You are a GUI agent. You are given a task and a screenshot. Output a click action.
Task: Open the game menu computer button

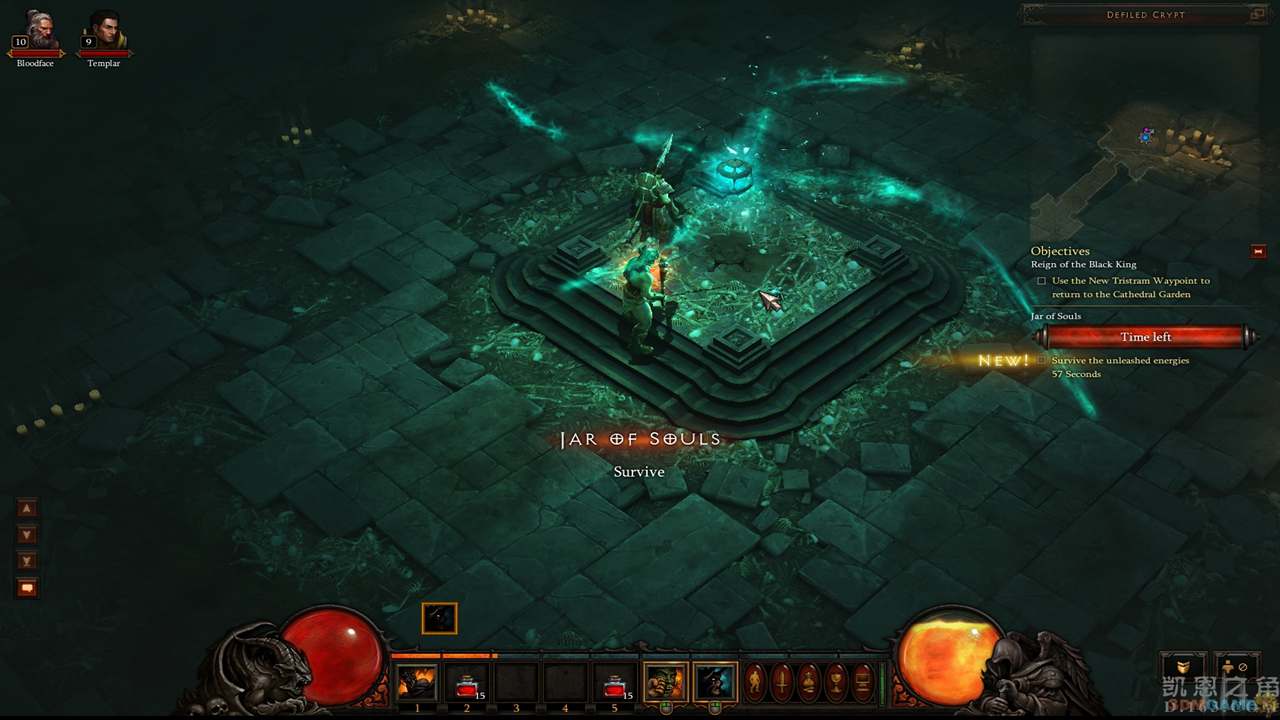tap(861, 682)
